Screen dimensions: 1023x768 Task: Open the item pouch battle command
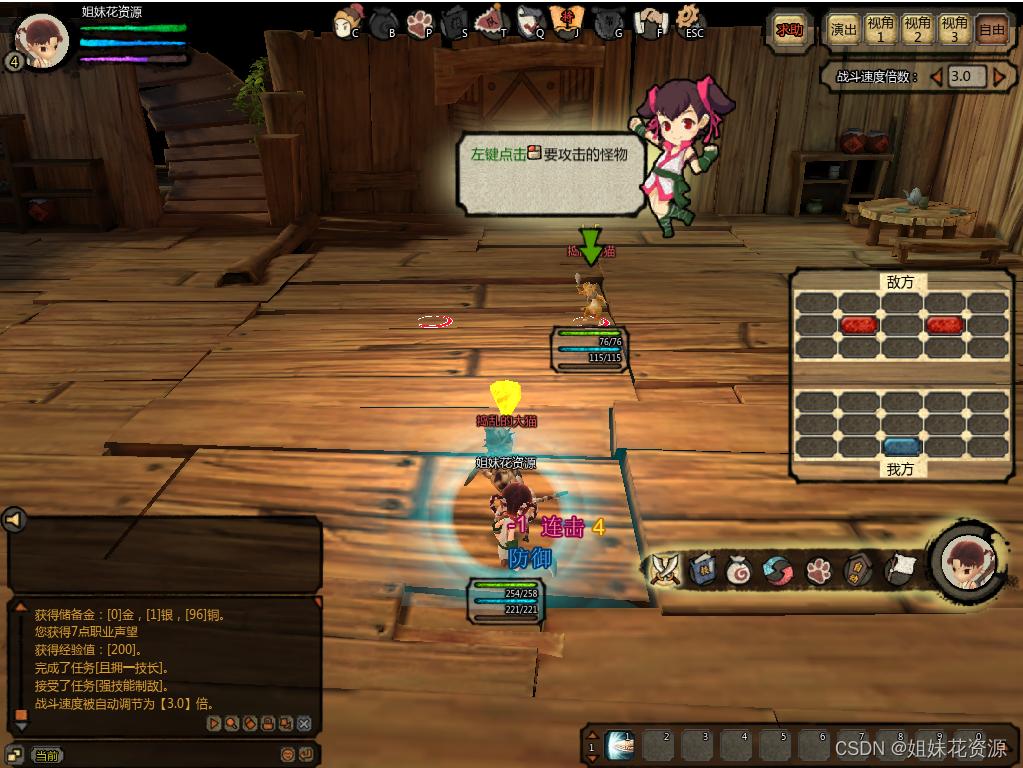point(739,570)
